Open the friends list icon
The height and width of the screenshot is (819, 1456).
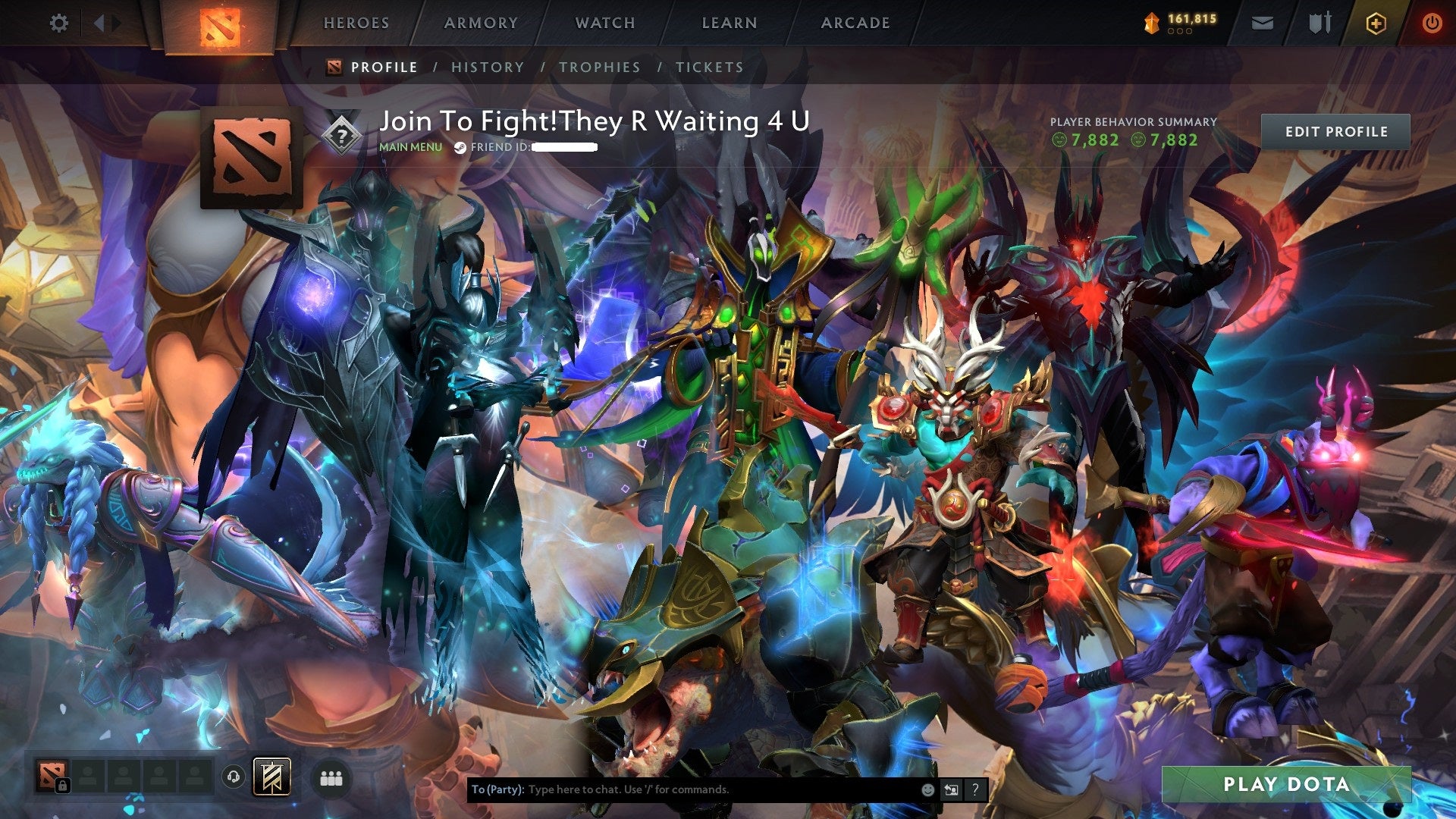point(331,777)
